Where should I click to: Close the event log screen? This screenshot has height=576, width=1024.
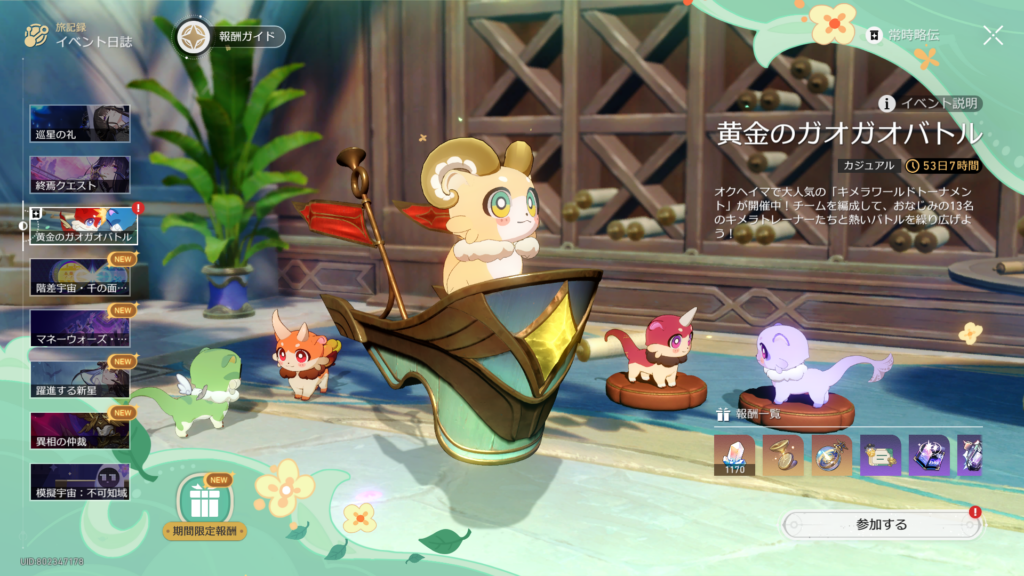pos(993,36)
